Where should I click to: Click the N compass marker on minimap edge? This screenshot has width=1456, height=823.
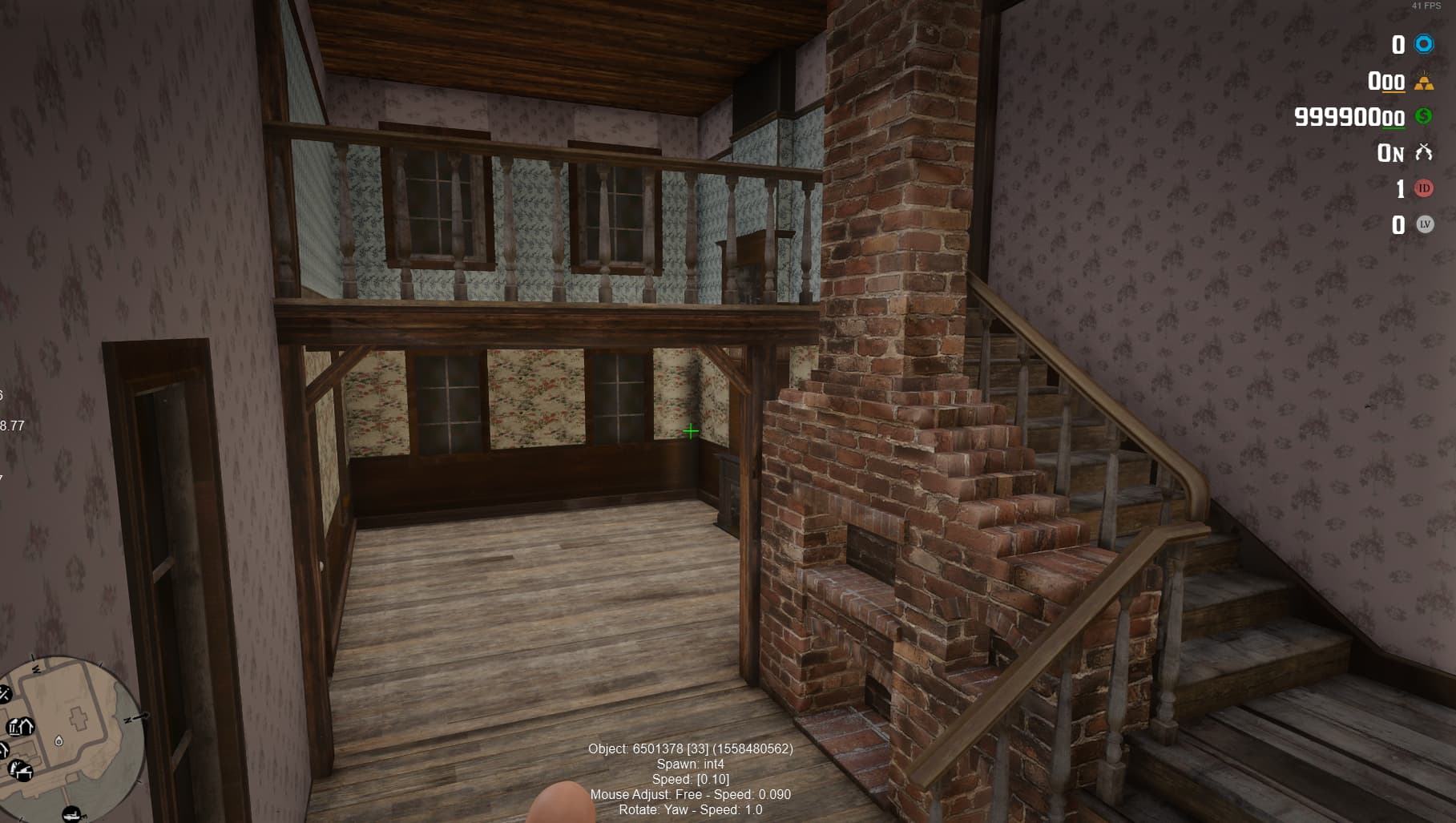pyautogui.click(x=128, y=719)
